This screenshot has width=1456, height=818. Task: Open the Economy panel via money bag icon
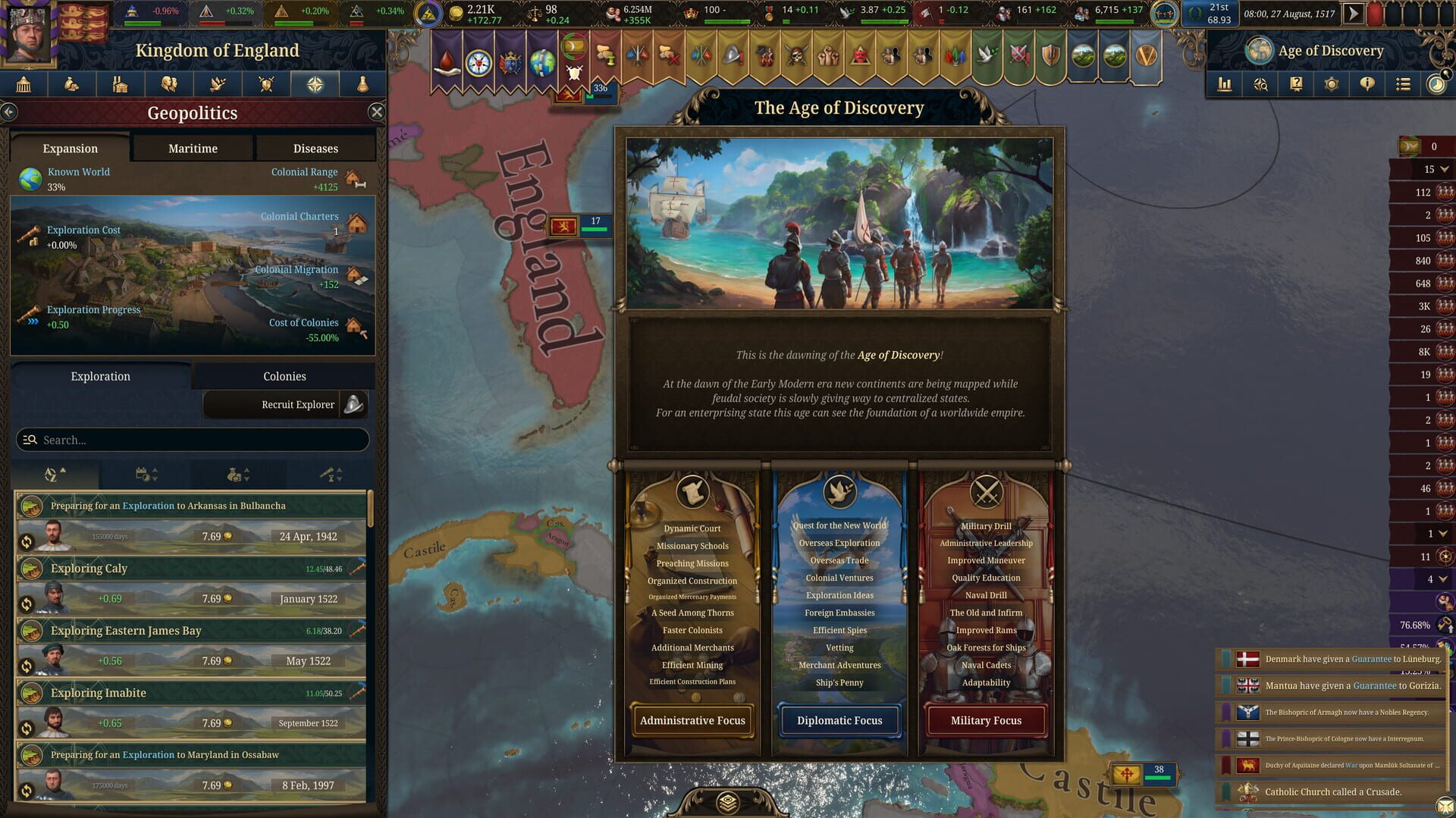72,84
